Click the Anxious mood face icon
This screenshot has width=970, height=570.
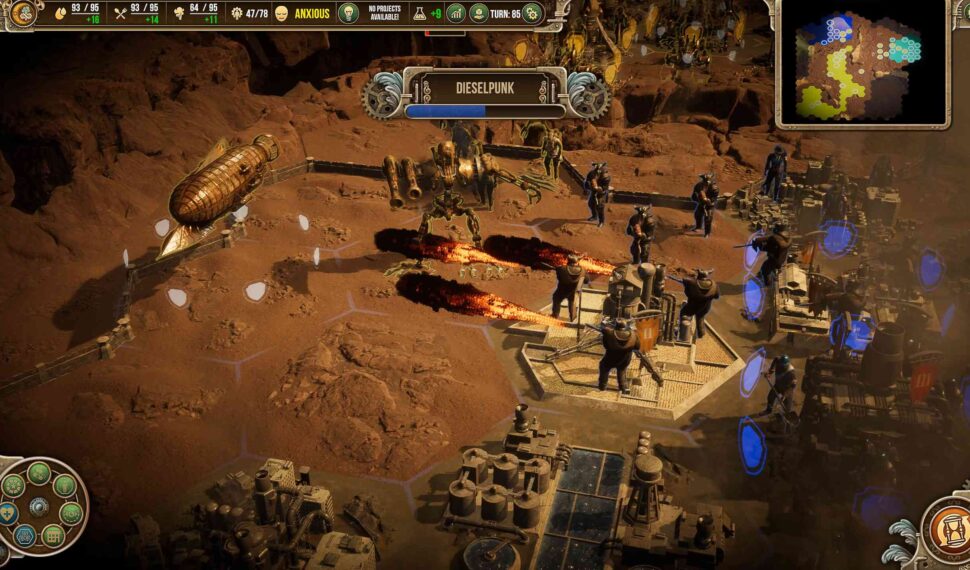click(x=281, y=13)
